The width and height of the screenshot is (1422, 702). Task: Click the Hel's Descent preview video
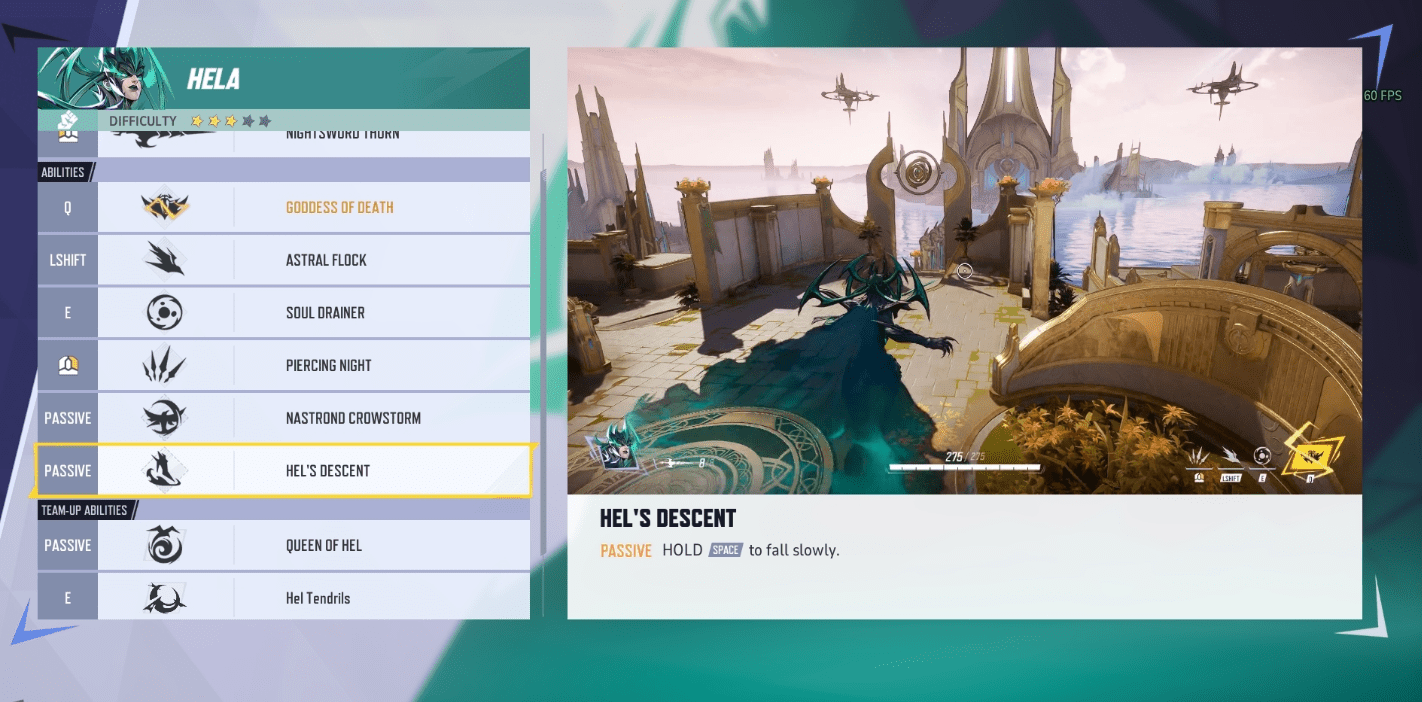pyautogui.click(x=964, y=271)
